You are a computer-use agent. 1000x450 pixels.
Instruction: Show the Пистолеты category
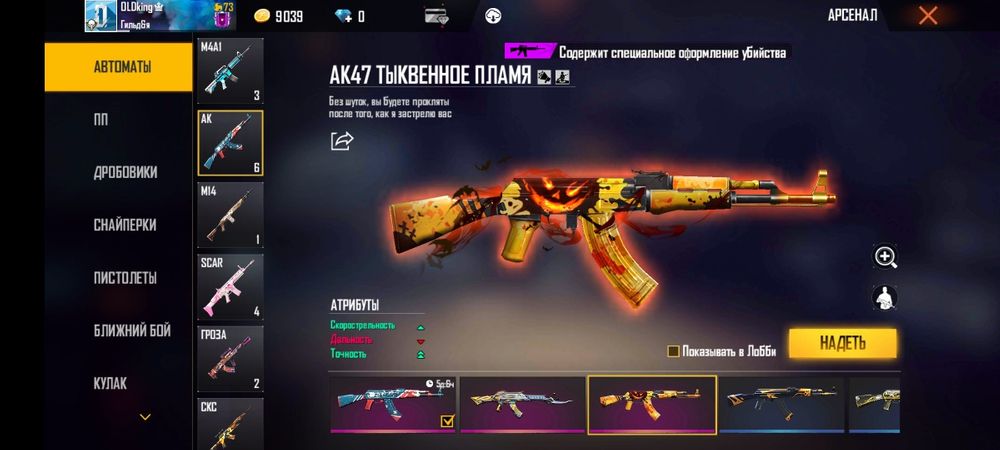pos(125,277)
